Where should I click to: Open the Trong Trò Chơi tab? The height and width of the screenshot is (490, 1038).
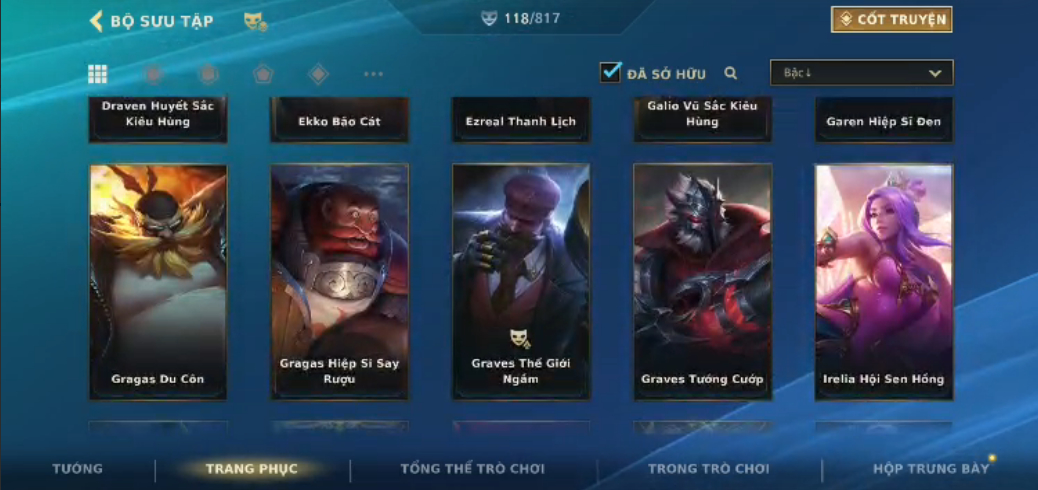(x=709, y=469)
